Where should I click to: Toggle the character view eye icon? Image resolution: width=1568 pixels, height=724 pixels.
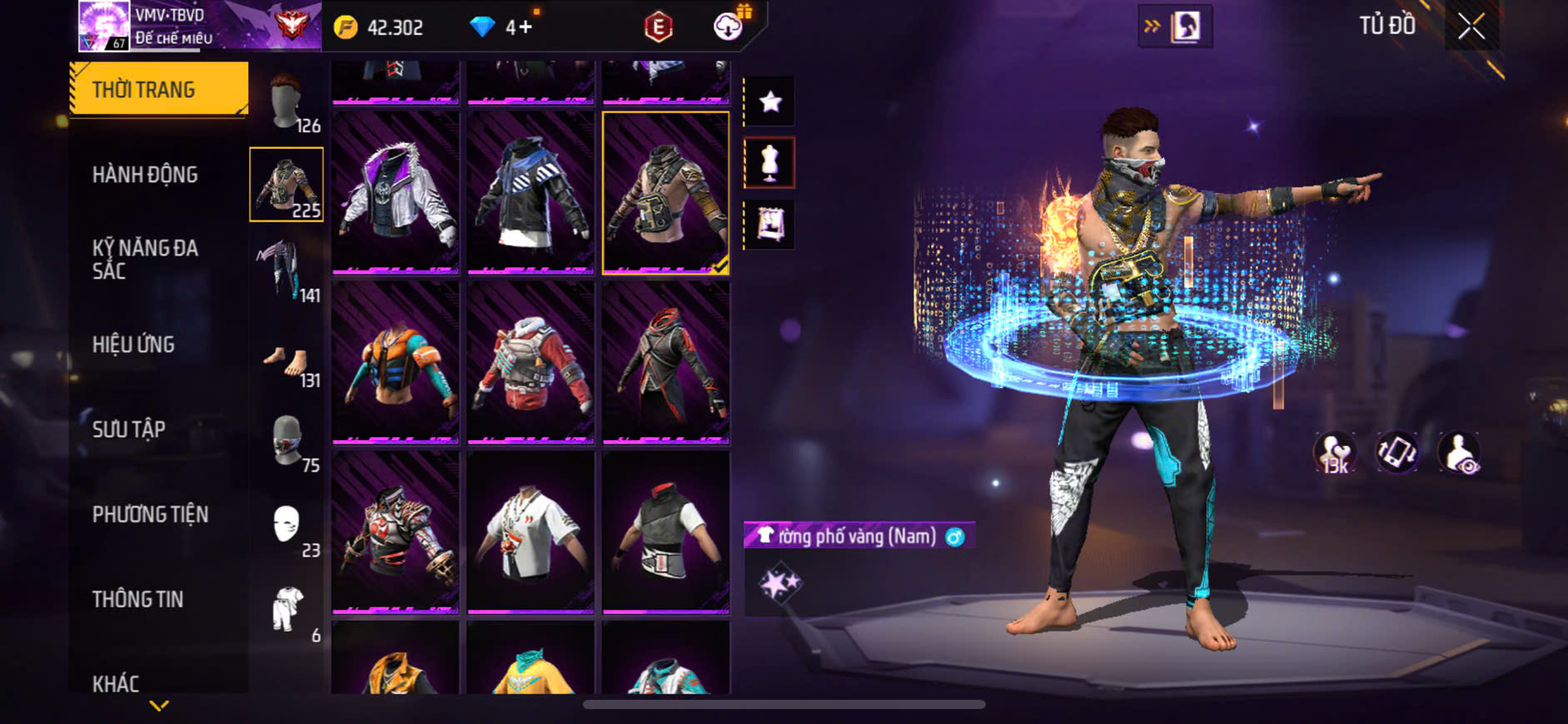[x=1460, y=454]
